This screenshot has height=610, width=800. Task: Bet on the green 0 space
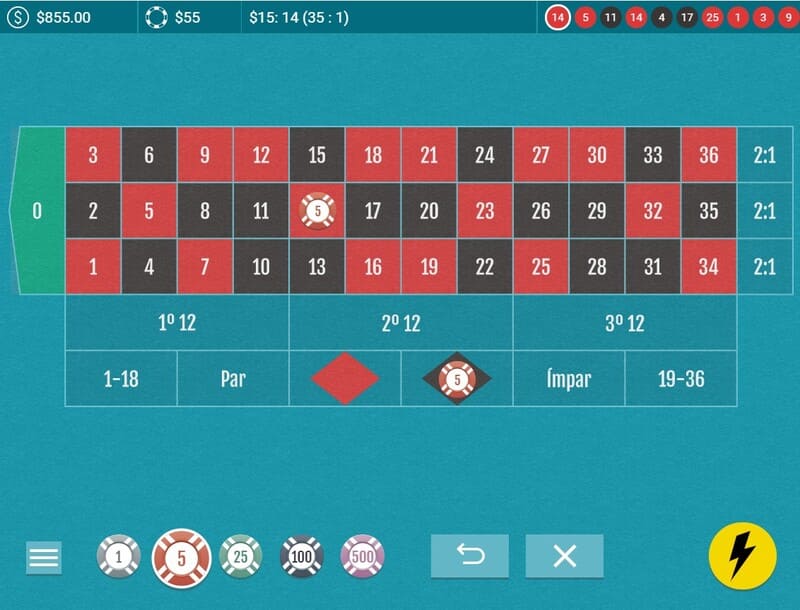coord(38,211)
